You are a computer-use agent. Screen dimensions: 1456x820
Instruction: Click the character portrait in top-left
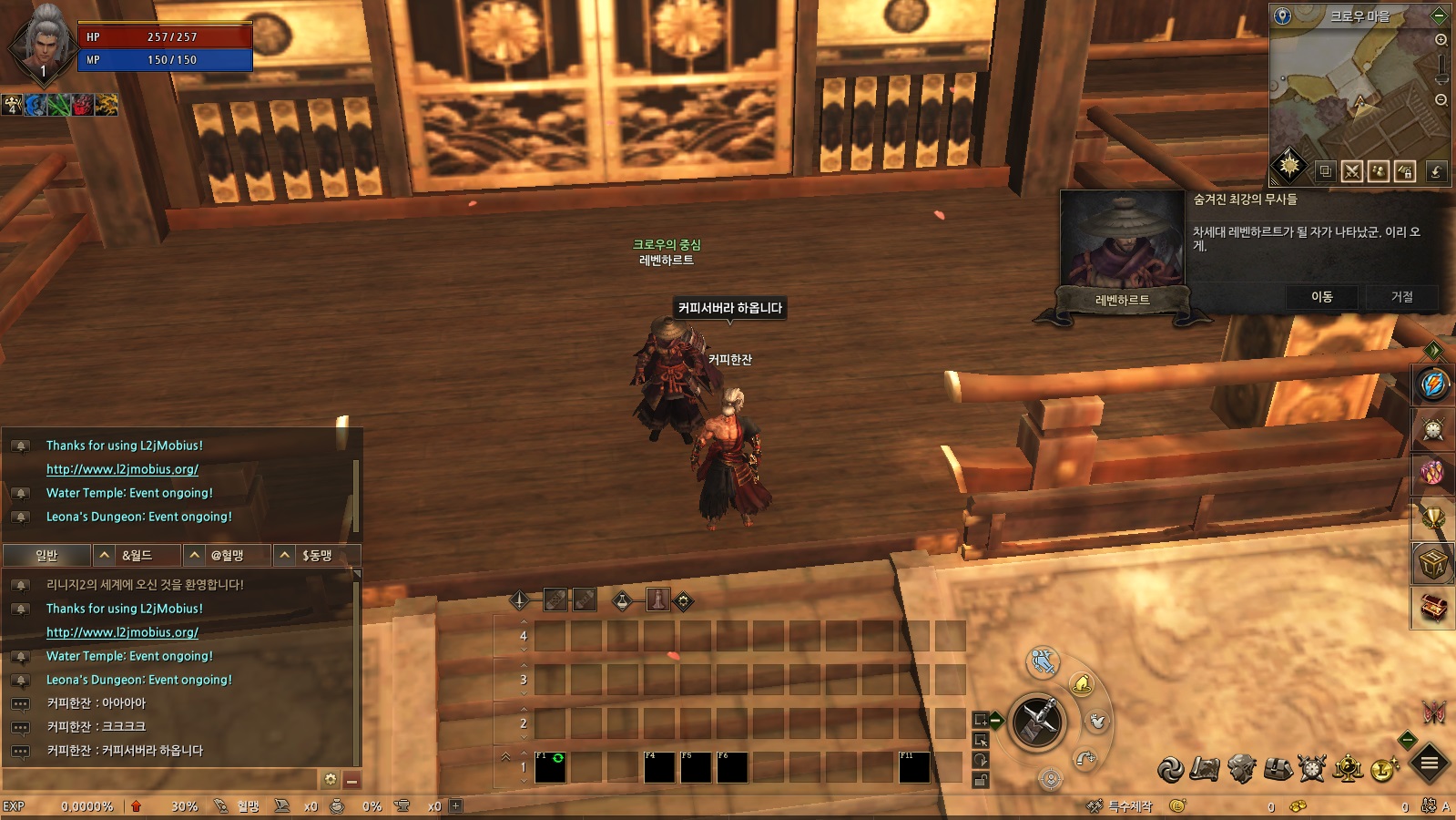pyautogui.click(x=44, y=41)
